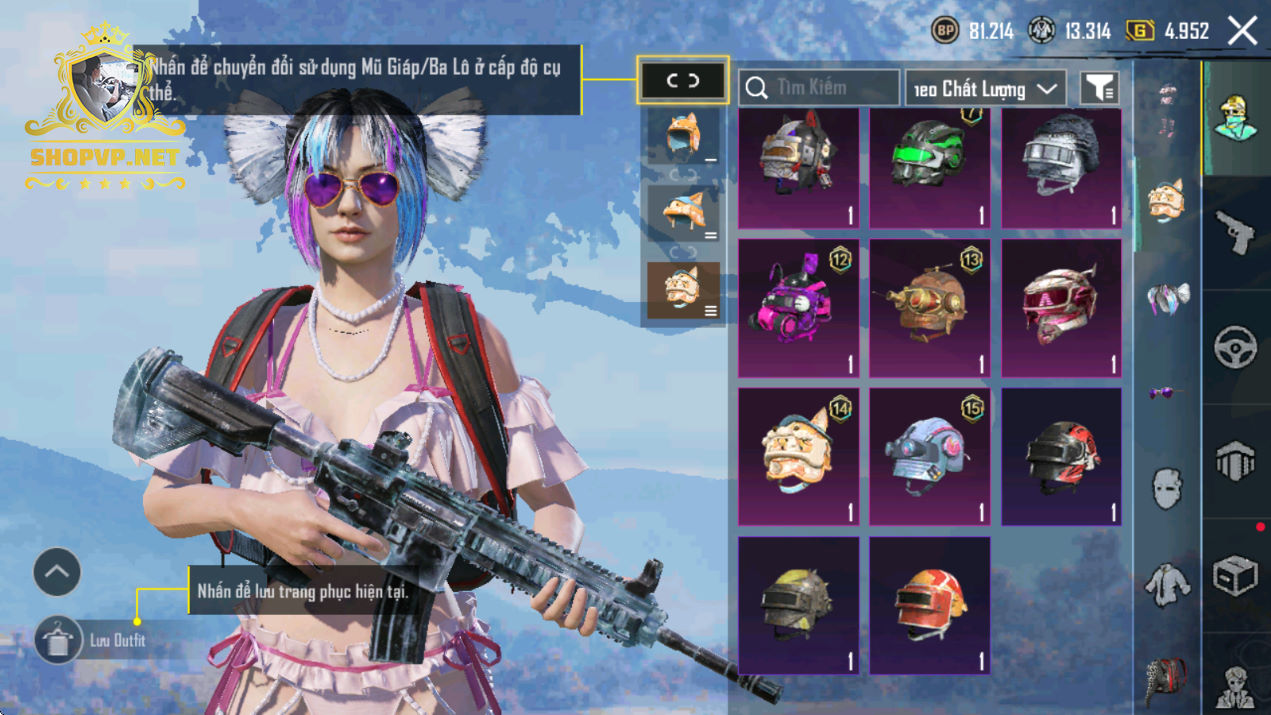This screenshot has width=1271, height=715.
Task: Open the crate box tab
Action: click(1236, 575)
